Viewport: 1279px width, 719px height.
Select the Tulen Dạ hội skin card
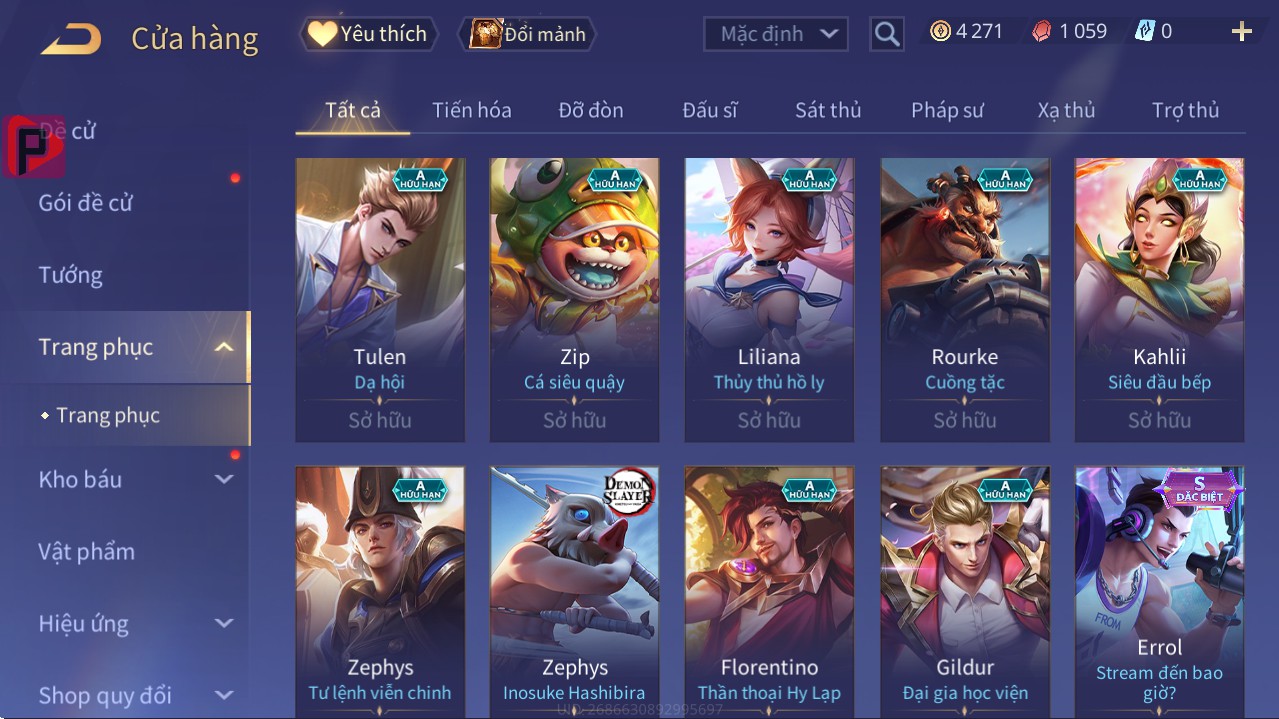tap(380, 299)
